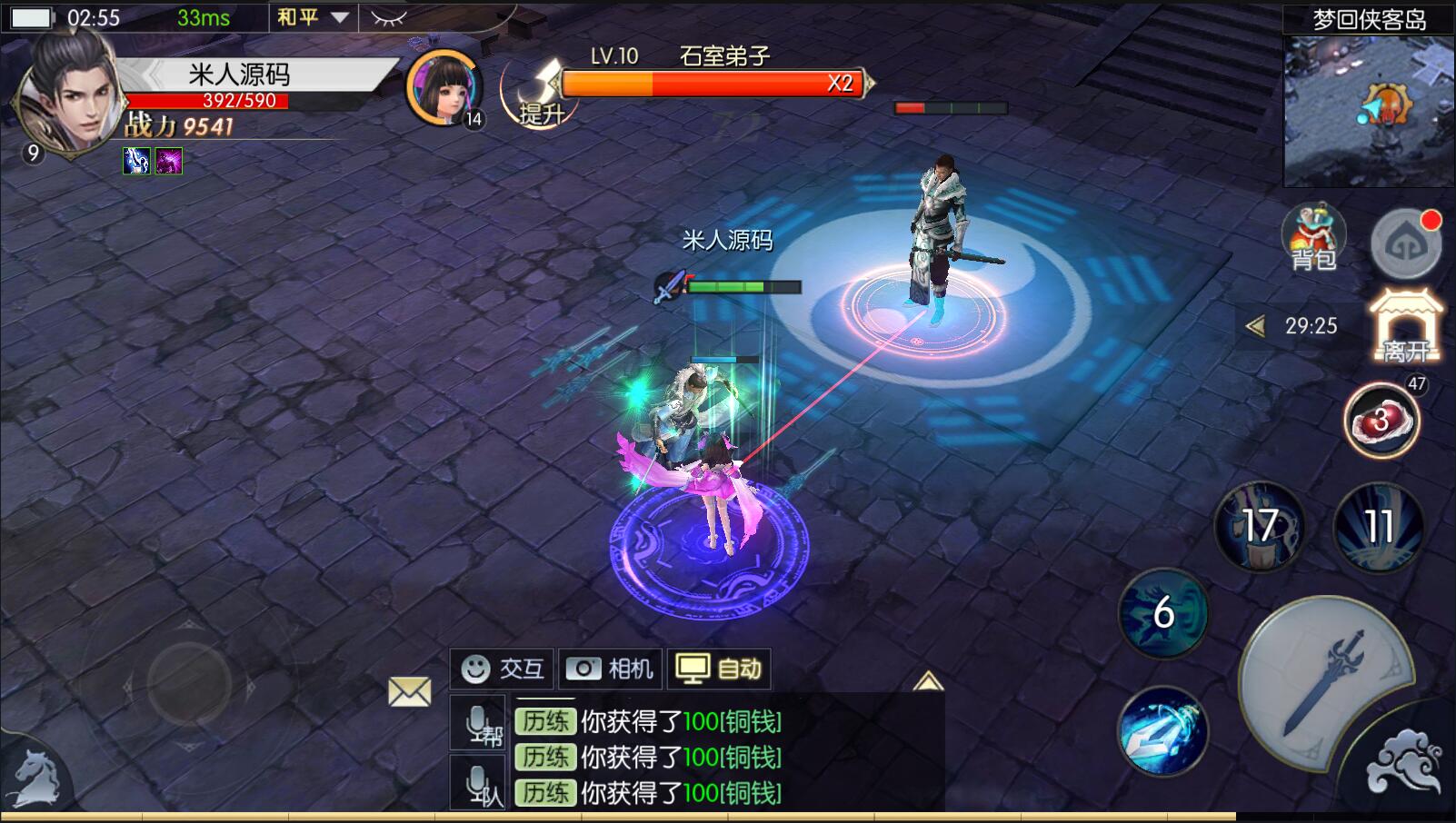Open the 梦回侠客岛 minimap
This screenshot has height=823, width=1456.
[x=1368, y=109]
